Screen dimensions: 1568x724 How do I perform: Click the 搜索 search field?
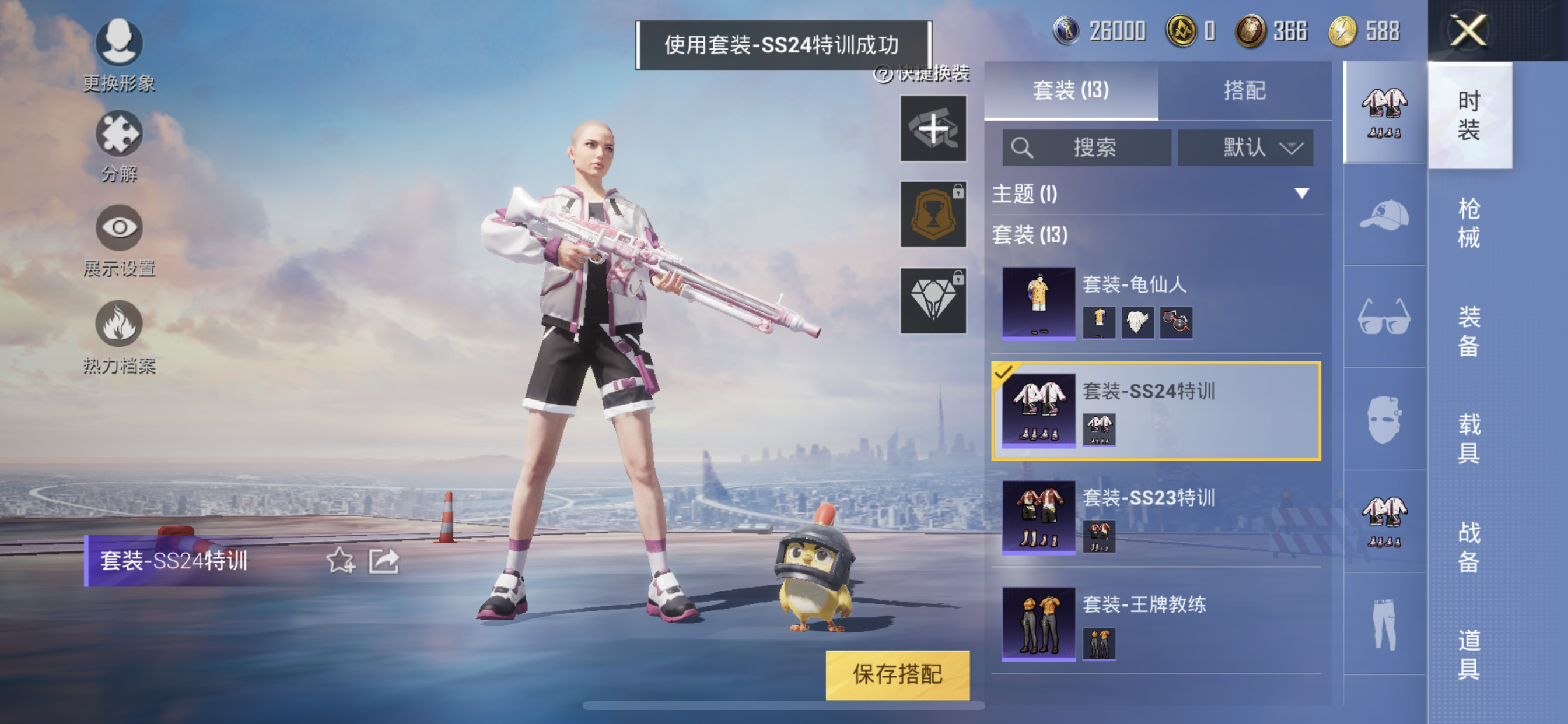point(1087,147)
